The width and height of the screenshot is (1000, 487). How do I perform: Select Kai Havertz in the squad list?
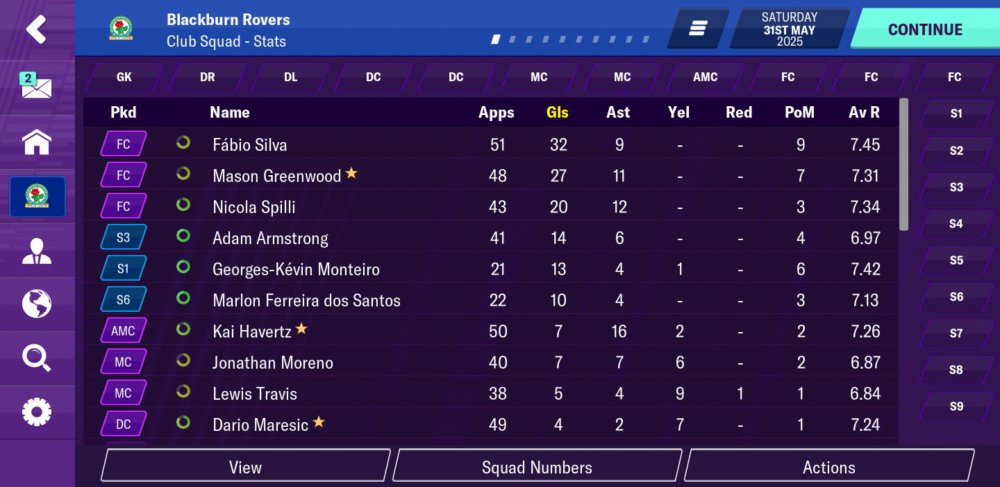(252, 331)
